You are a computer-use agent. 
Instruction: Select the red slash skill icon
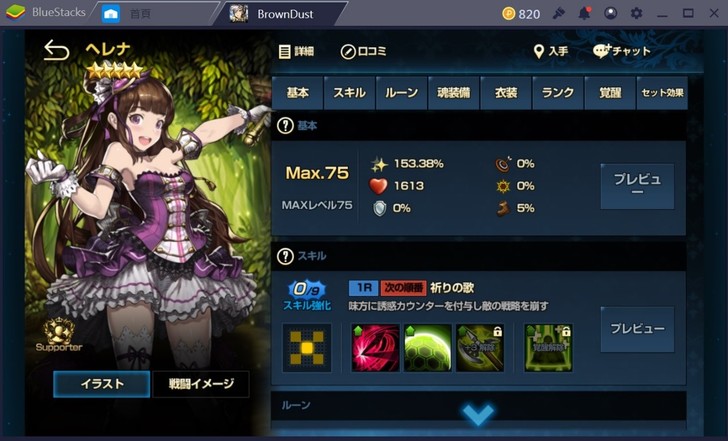376,347
